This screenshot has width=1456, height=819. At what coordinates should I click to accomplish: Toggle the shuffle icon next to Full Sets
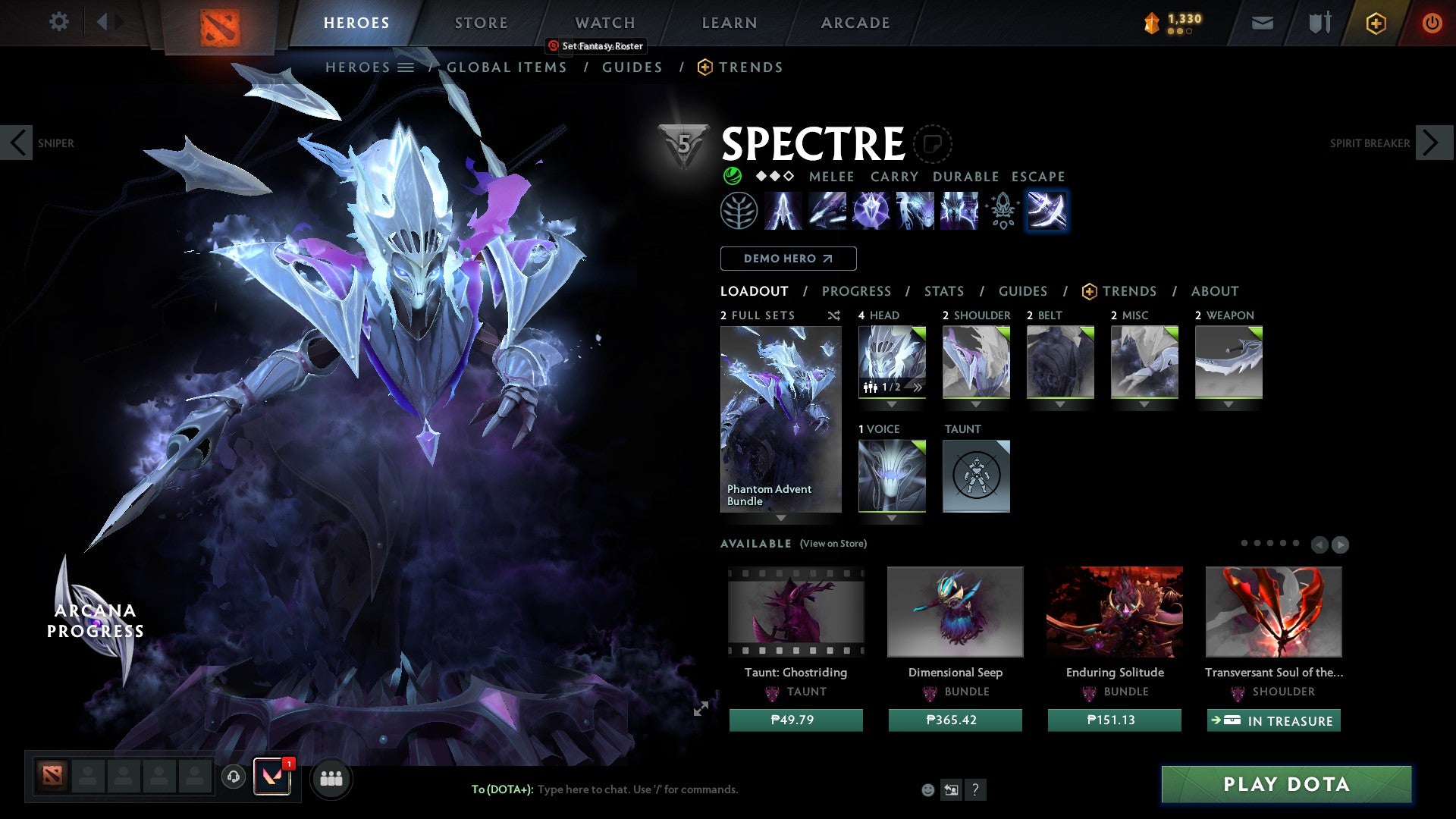click(x=833, y=315)
